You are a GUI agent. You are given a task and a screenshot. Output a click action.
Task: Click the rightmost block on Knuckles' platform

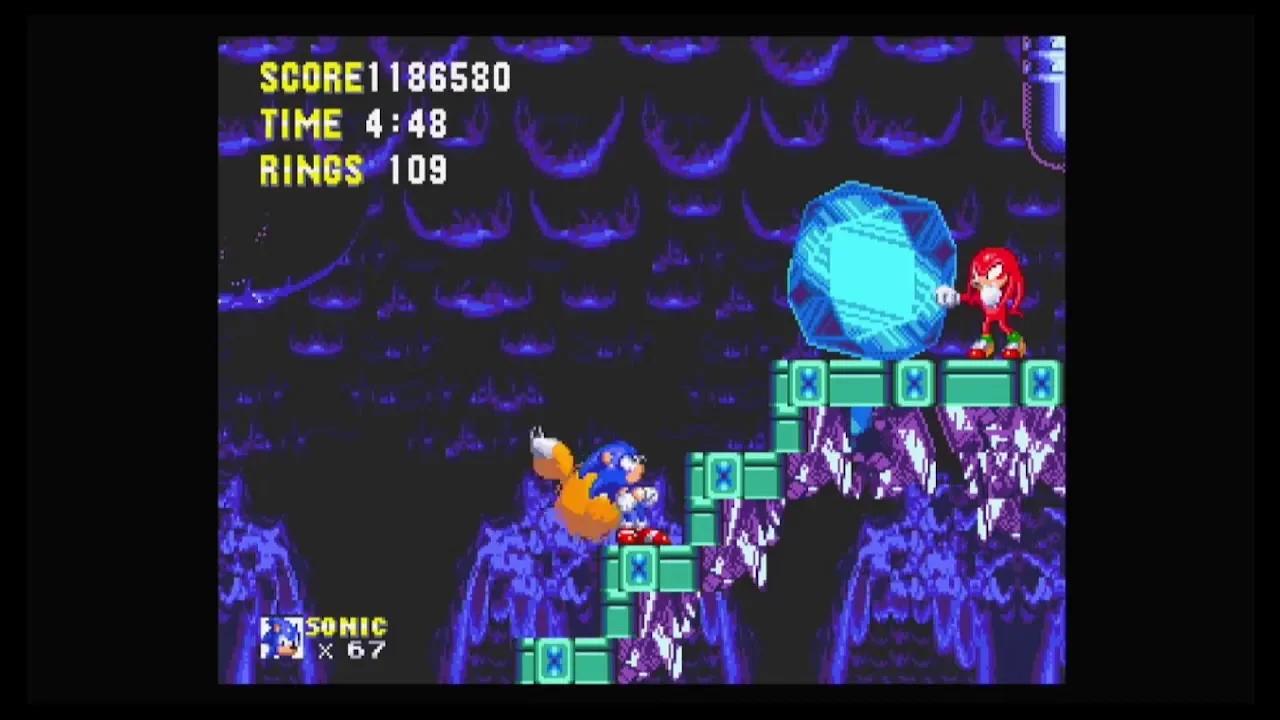pyautogui.click(x=1040, y=385)
